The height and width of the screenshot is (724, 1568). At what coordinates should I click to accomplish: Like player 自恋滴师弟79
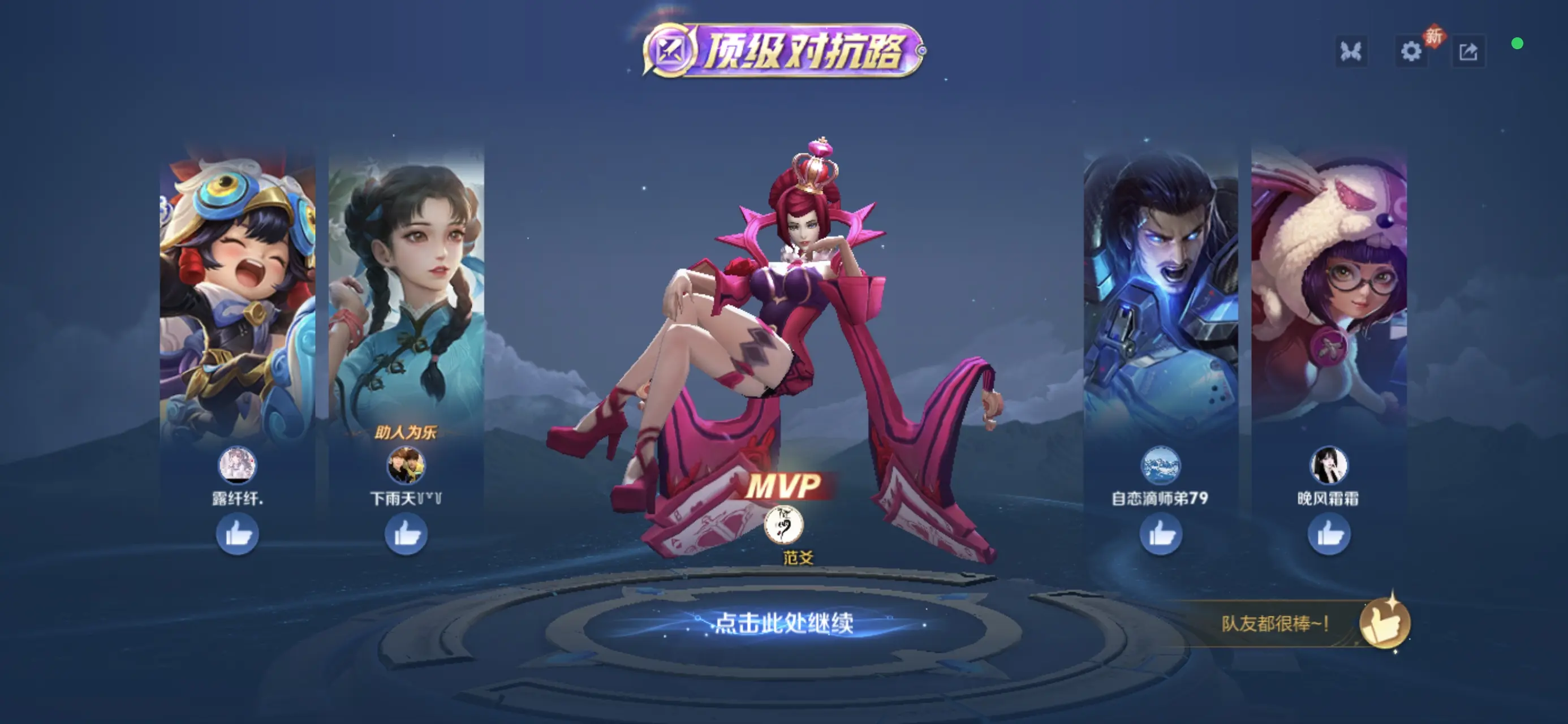pyautogui.click(x=1160, y=534)
